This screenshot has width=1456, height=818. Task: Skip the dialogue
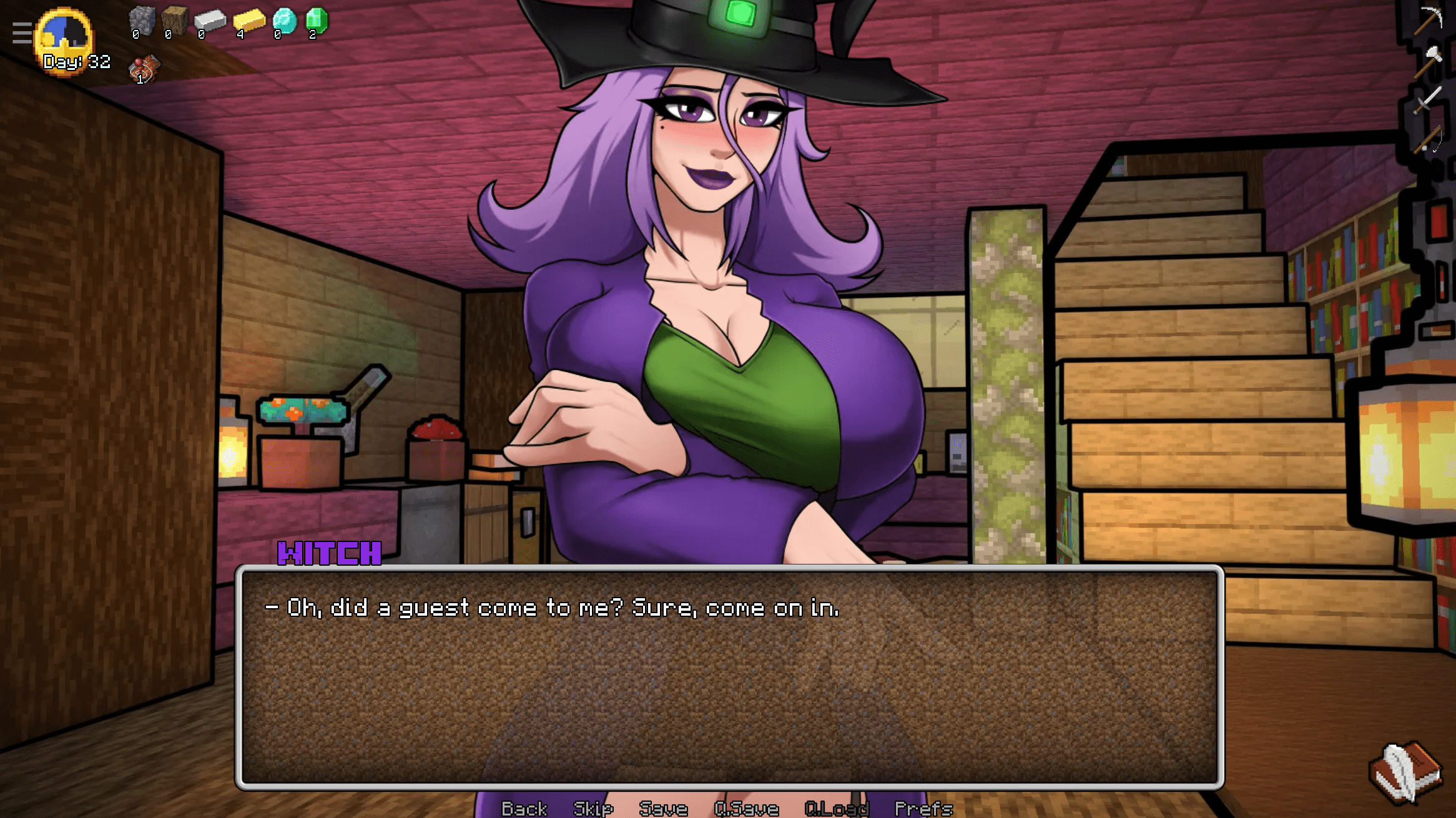coord(593,809)
